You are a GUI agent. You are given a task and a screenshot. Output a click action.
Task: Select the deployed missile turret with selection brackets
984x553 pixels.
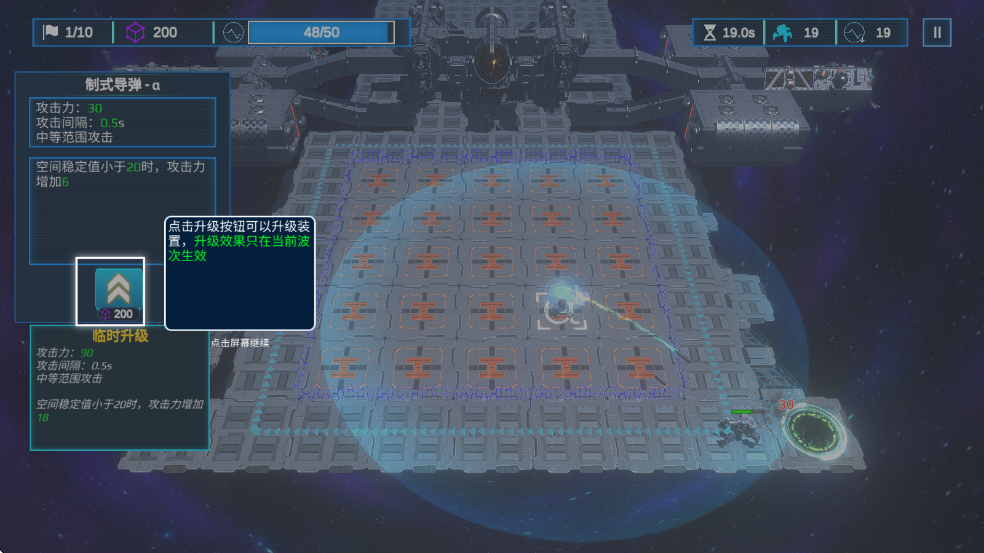tap(561, 307)
